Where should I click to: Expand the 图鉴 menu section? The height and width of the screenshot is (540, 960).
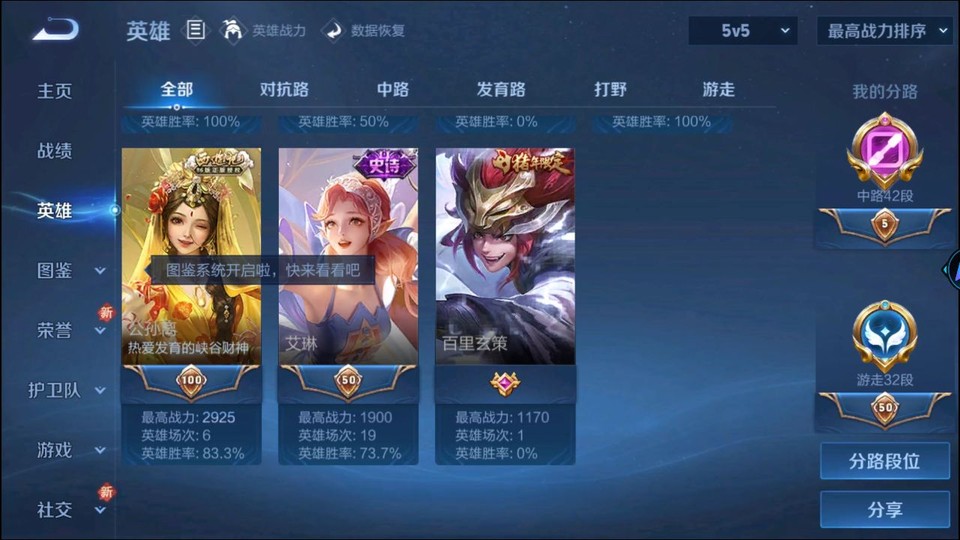pyautogui.click(x=70, y=270)
